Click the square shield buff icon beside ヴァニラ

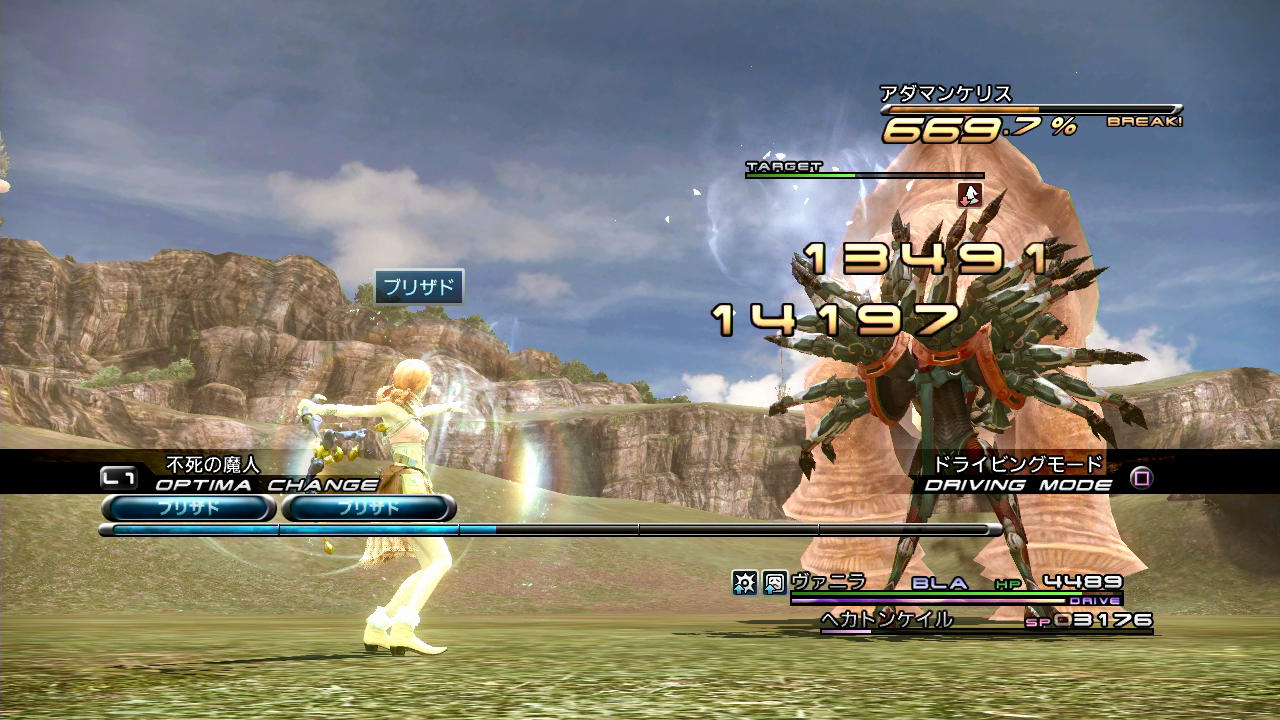[774, 582]
